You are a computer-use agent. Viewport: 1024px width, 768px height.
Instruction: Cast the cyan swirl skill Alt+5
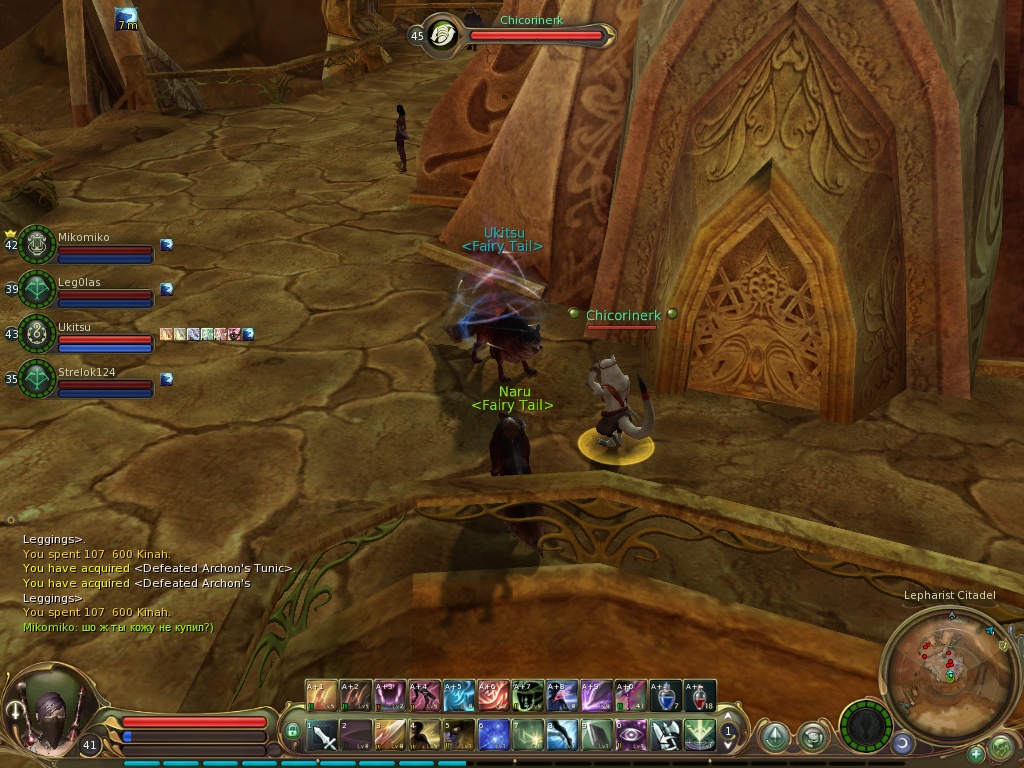[459, 695]
